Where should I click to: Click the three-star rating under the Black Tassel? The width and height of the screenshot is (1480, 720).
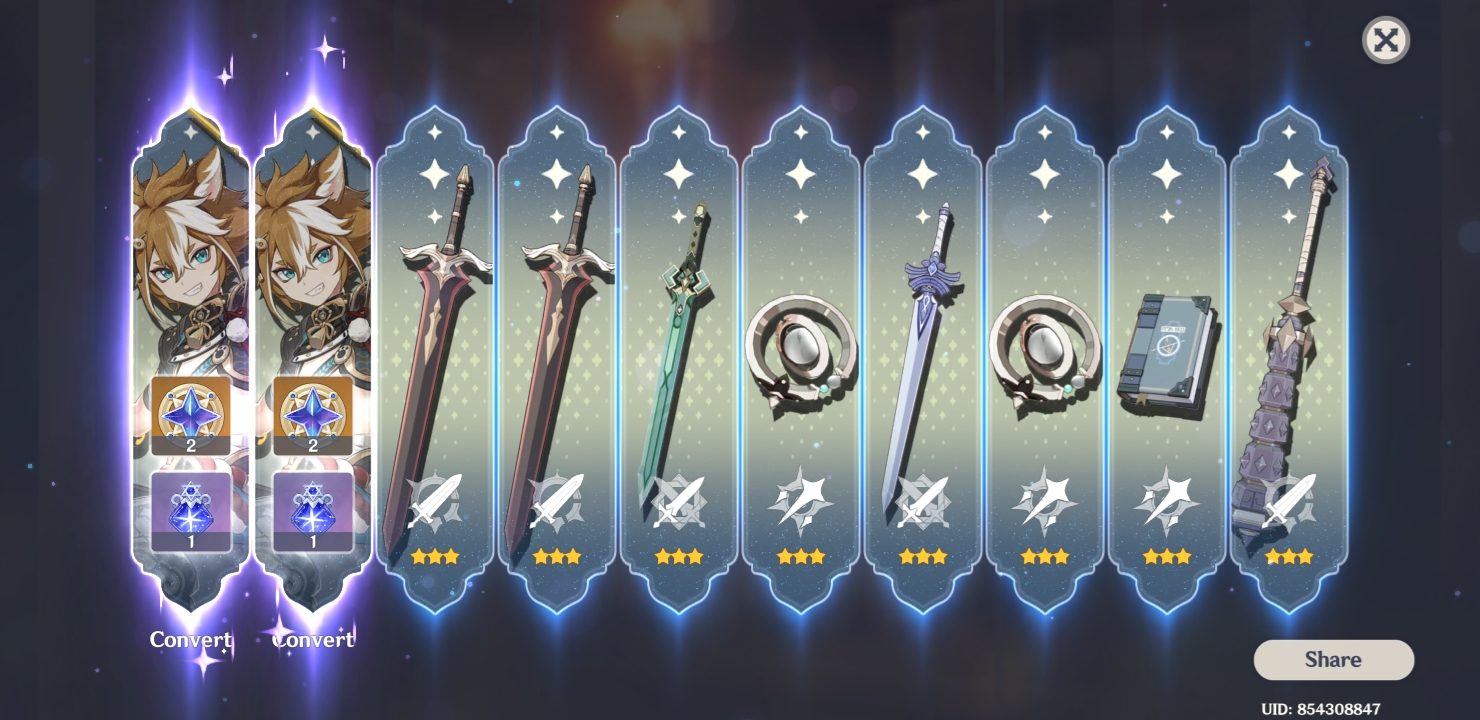tap(1288, 556)
